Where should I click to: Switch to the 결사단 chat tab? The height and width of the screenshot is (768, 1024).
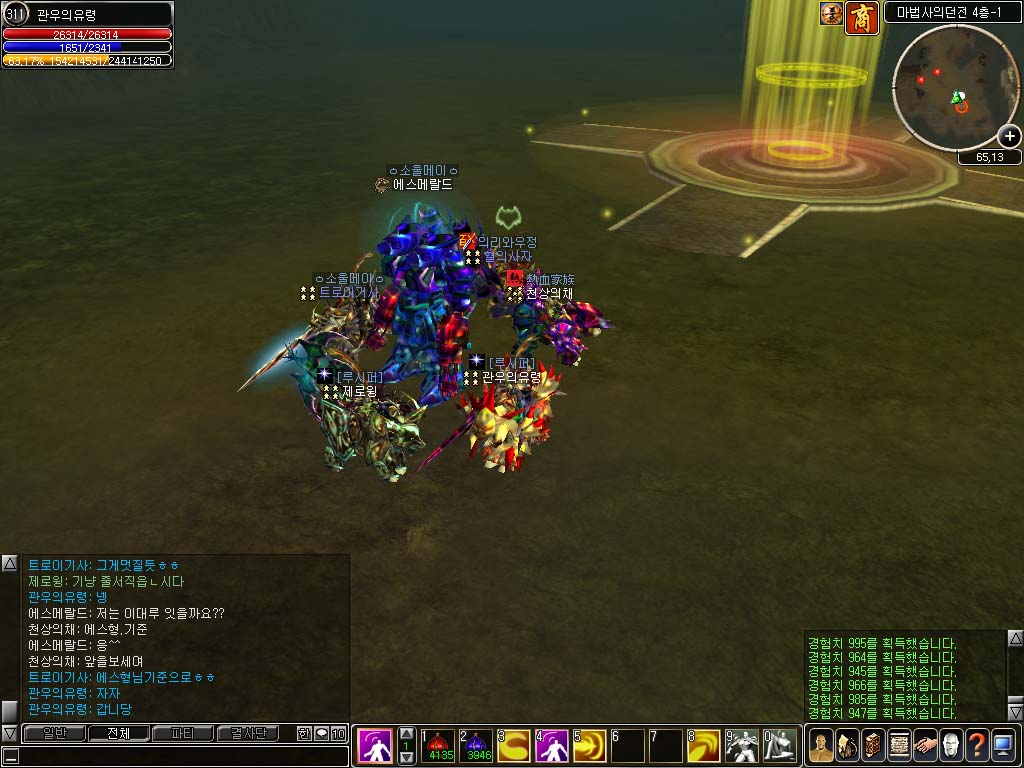click(247, 734)
